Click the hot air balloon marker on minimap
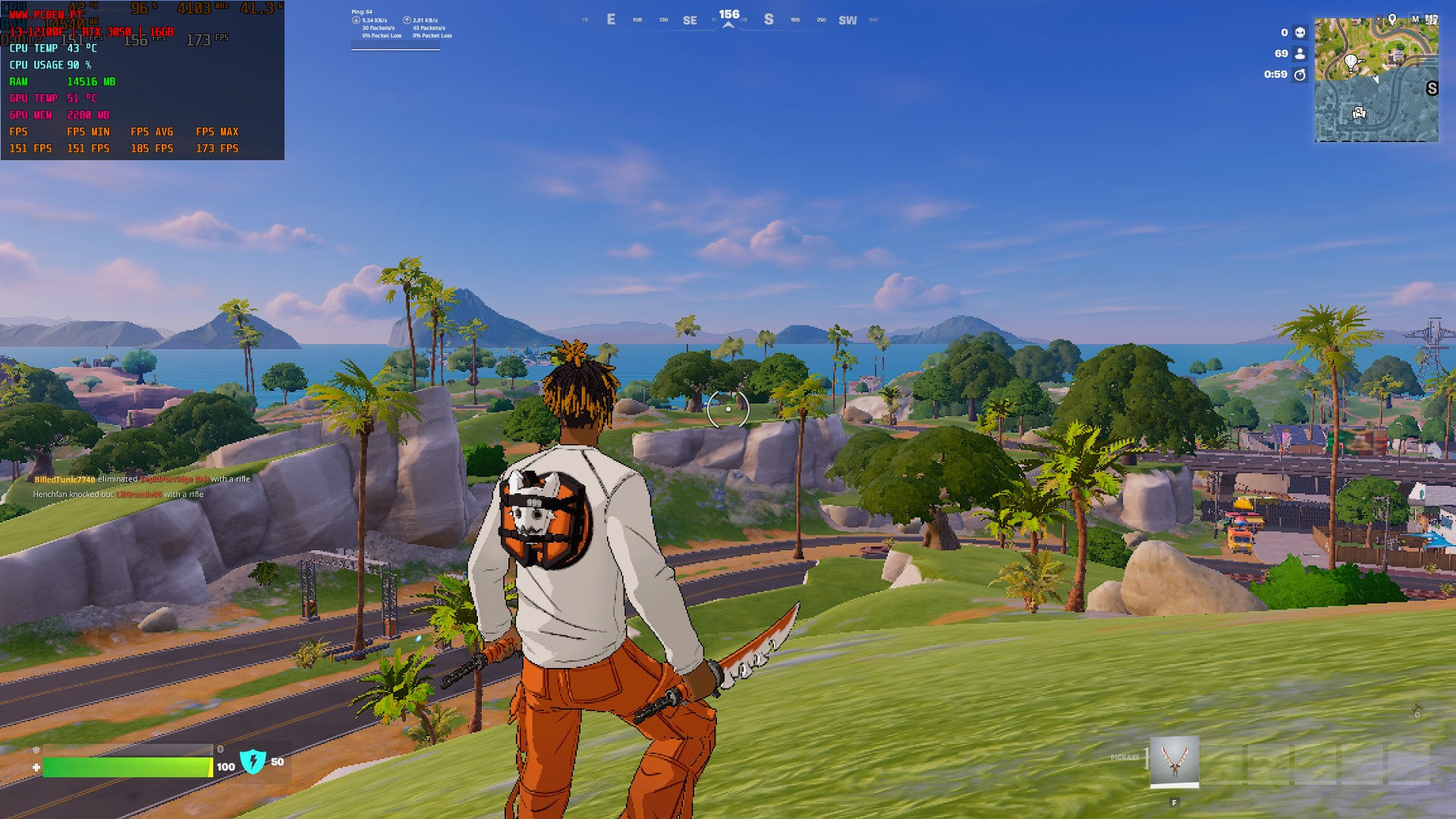The height and width of the screenshot is (819, 1456). tap(1351, 61)
